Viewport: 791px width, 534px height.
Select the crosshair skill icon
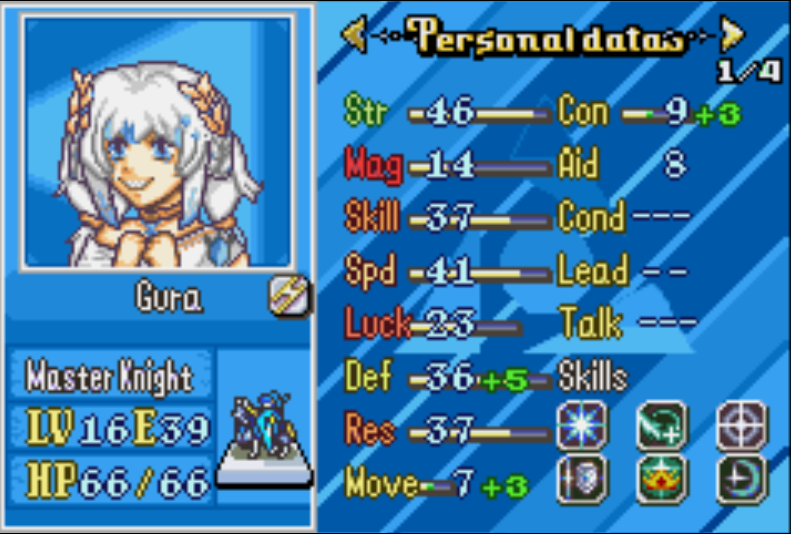(x=742, y=427)
